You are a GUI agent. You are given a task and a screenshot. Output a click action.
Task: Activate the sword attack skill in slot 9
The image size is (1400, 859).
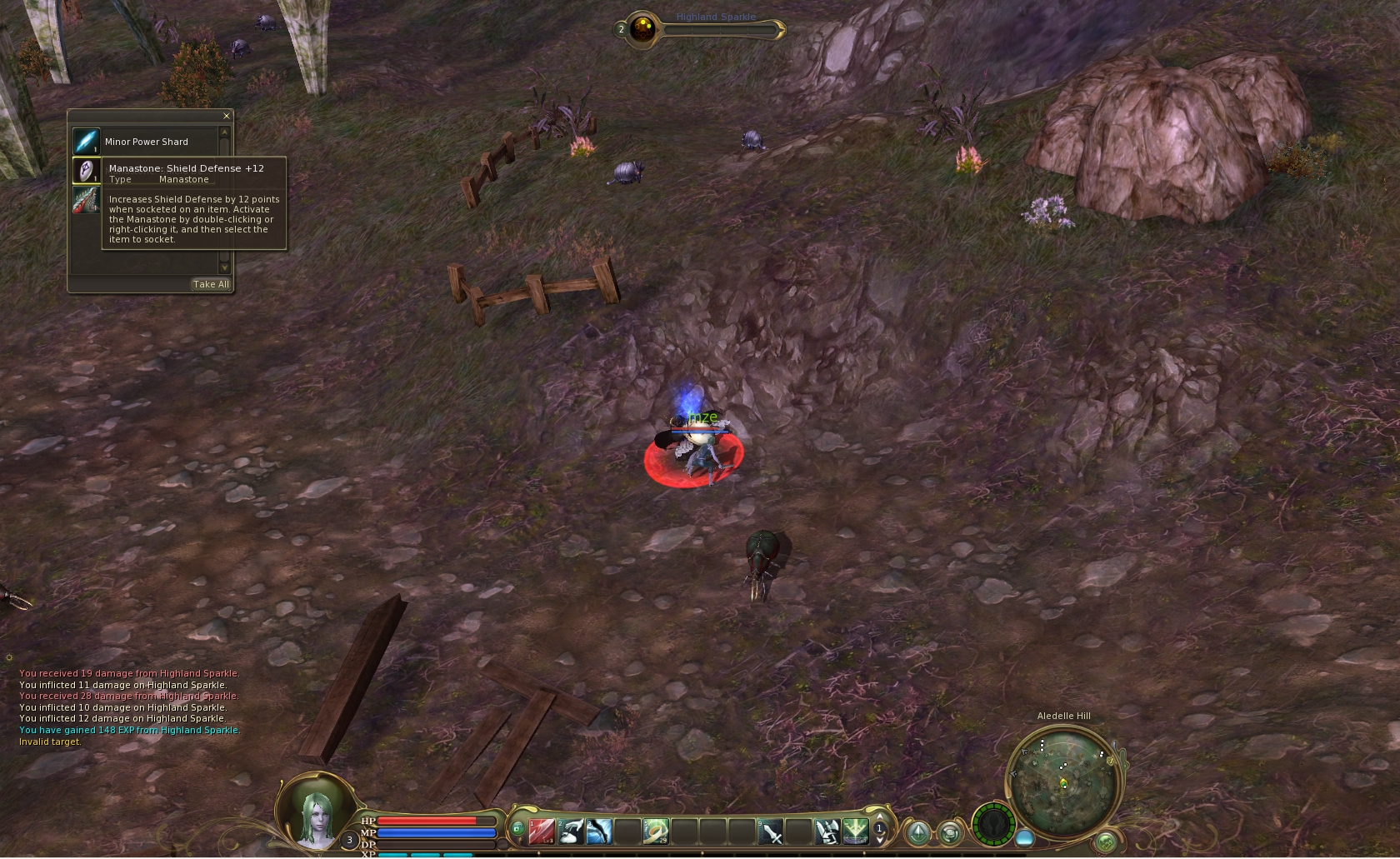coord(771,832)
